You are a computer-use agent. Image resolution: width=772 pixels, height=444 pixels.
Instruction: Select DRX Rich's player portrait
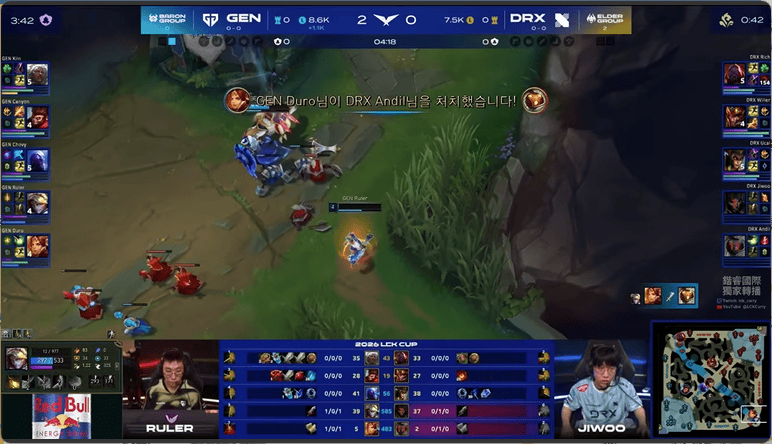tap(735, 75)
